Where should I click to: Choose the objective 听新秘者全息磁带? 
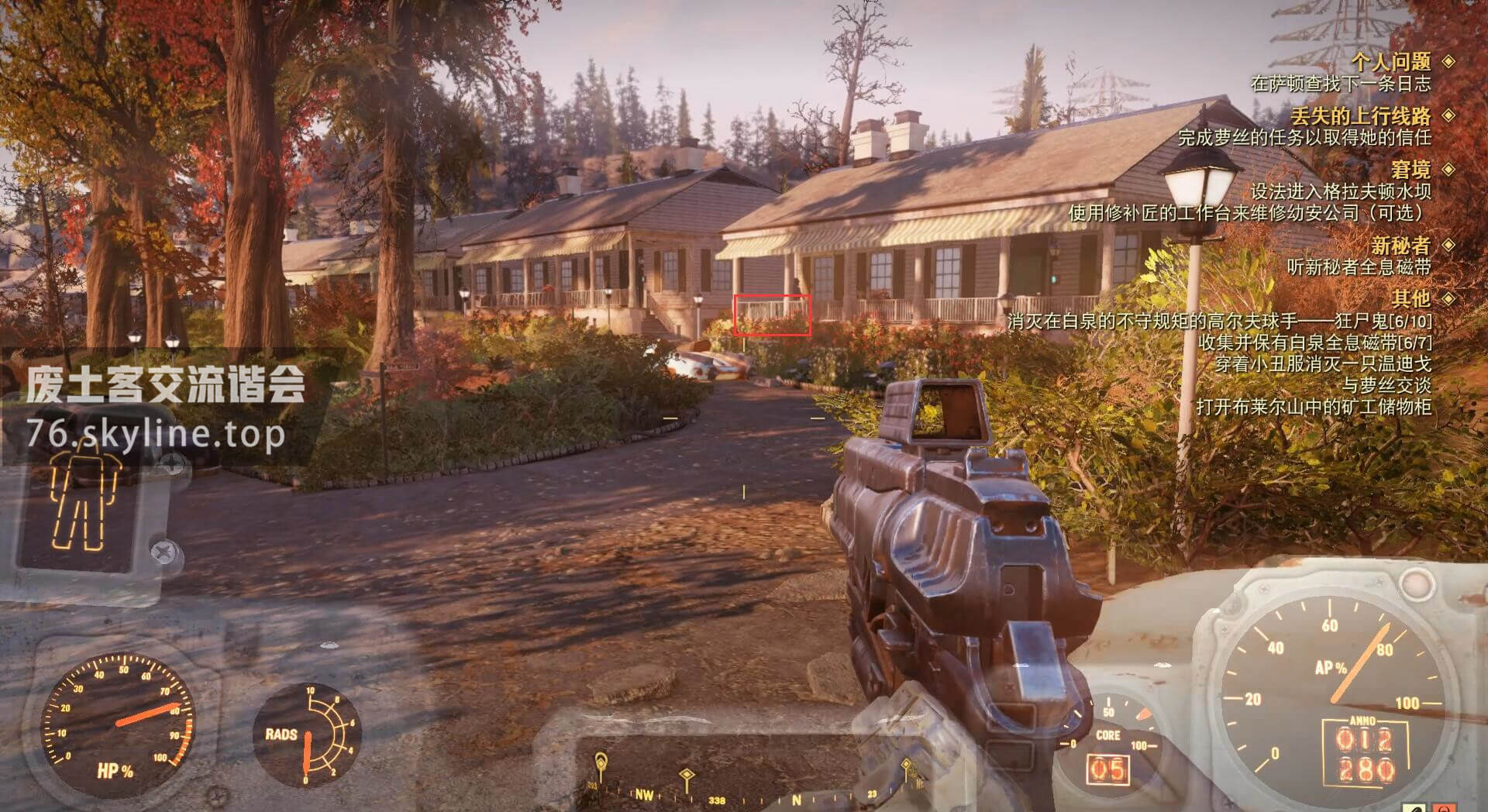[x=1359, y=267]
